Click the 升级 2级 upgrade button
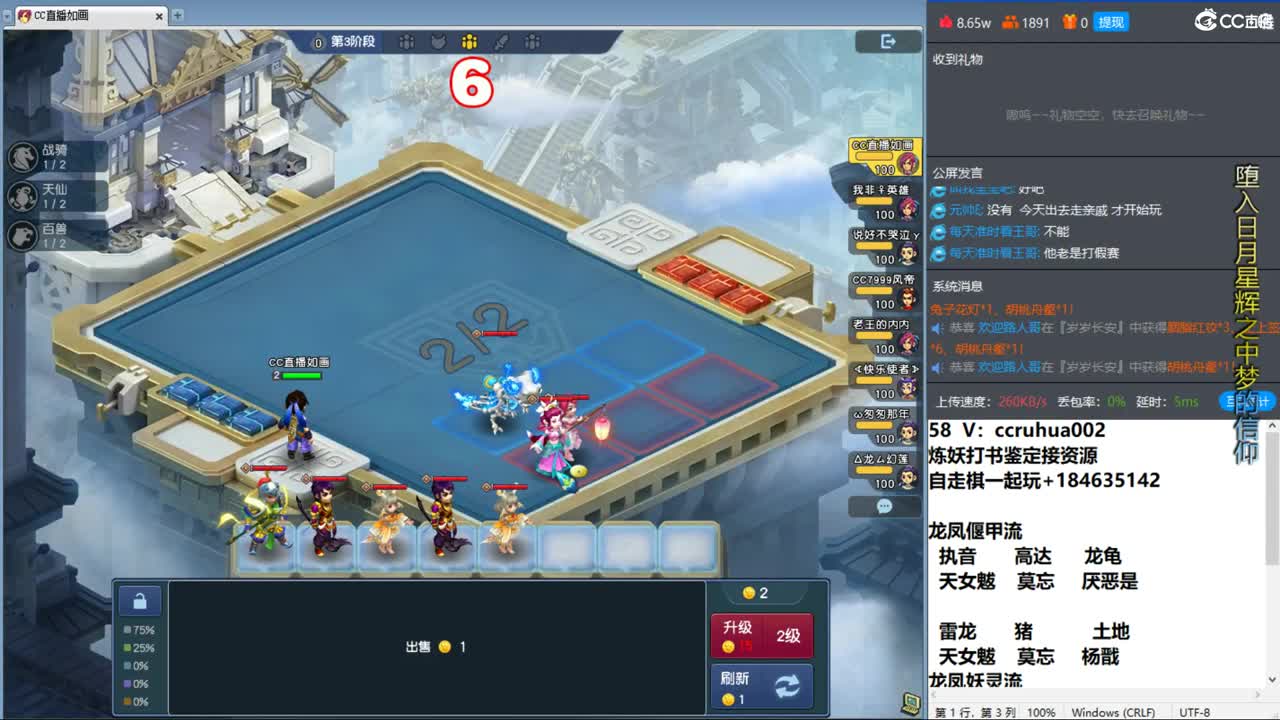The image size is (1280, 720). [x=762, y=634]
